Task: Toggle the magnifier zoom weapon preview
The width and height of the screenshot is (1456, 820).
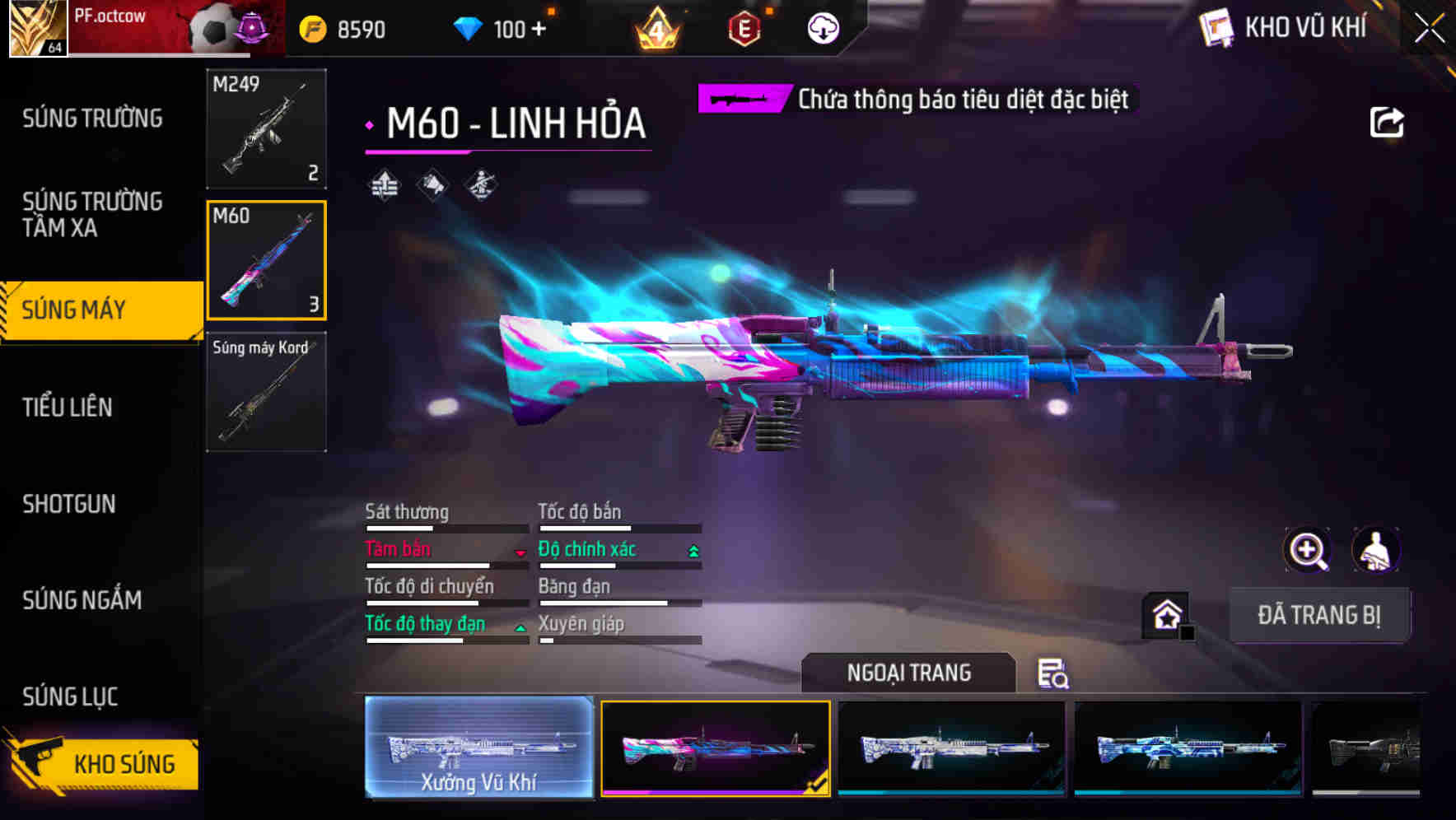Action: coord(1306,549)
